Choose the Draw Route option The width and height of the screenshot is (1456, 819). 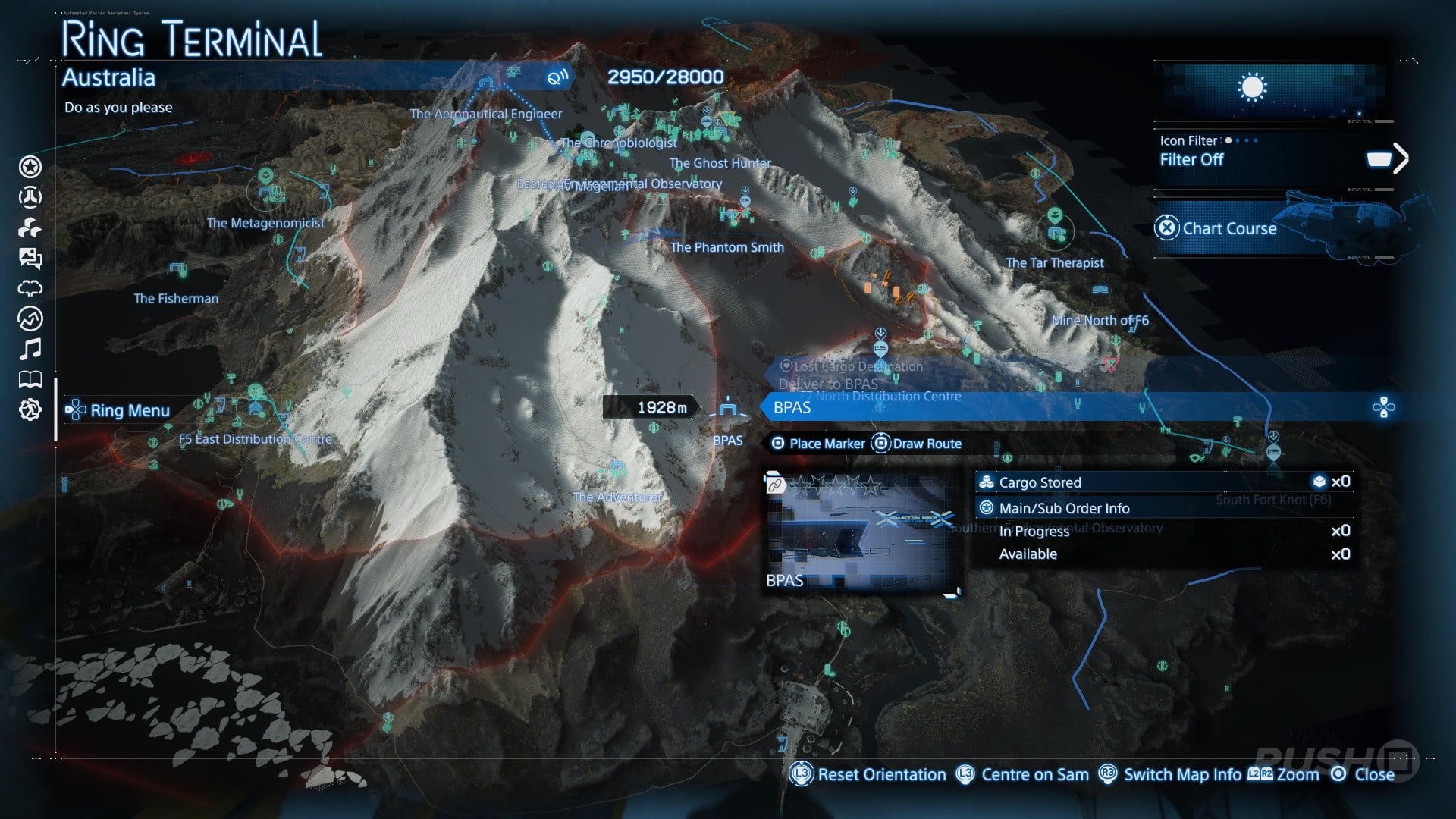(918, 444)
